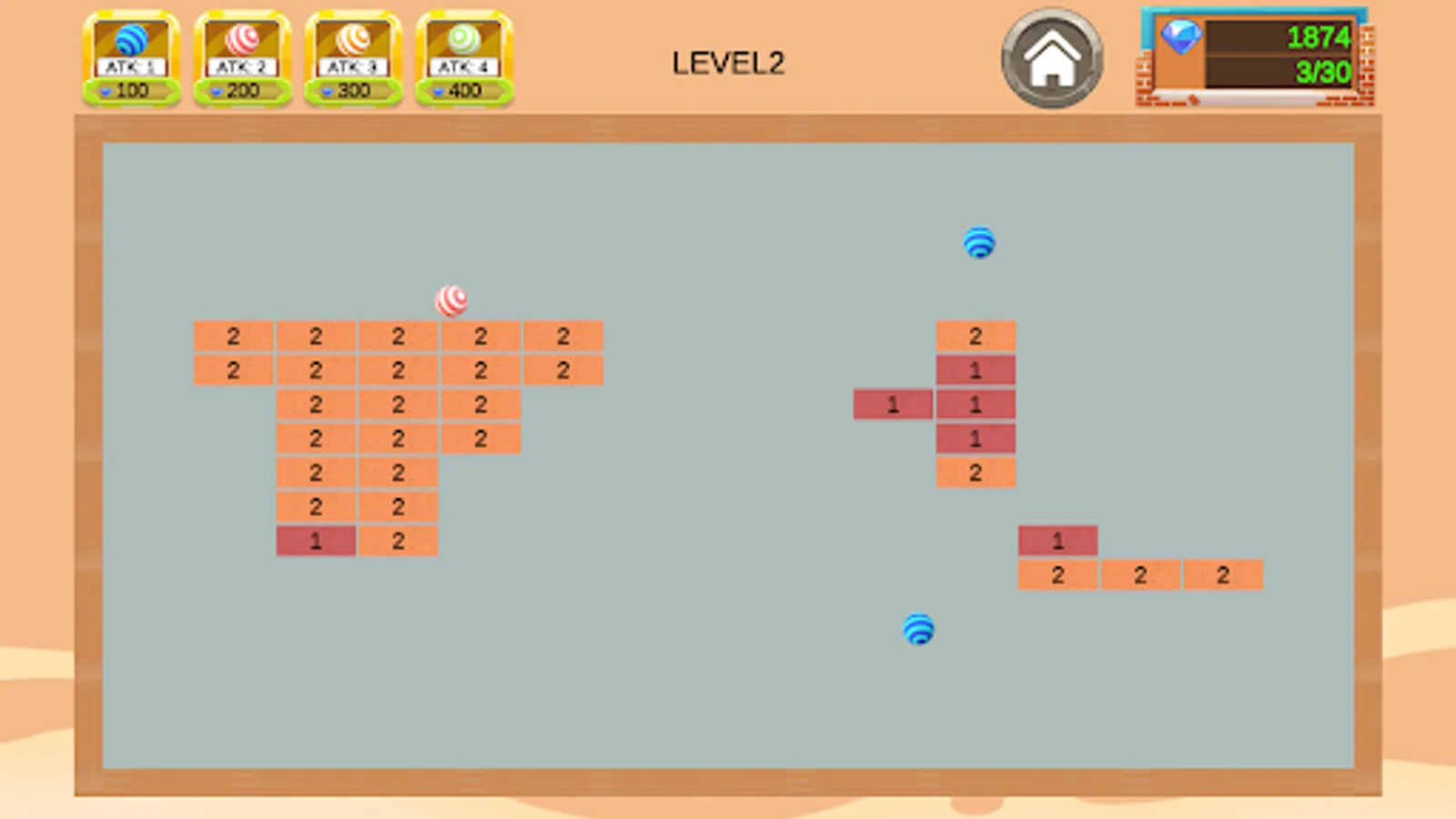Select the blue ATK 1 ball
1456x819 pixels.
pyautogui.click(x=130, y=41)
